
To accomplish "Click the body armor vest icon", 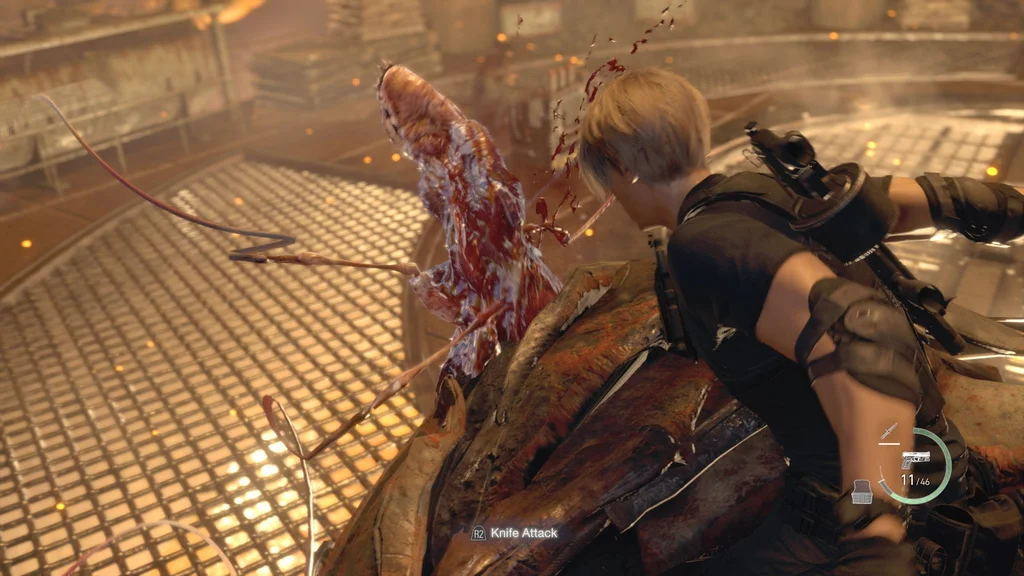I will coord(860,491).
